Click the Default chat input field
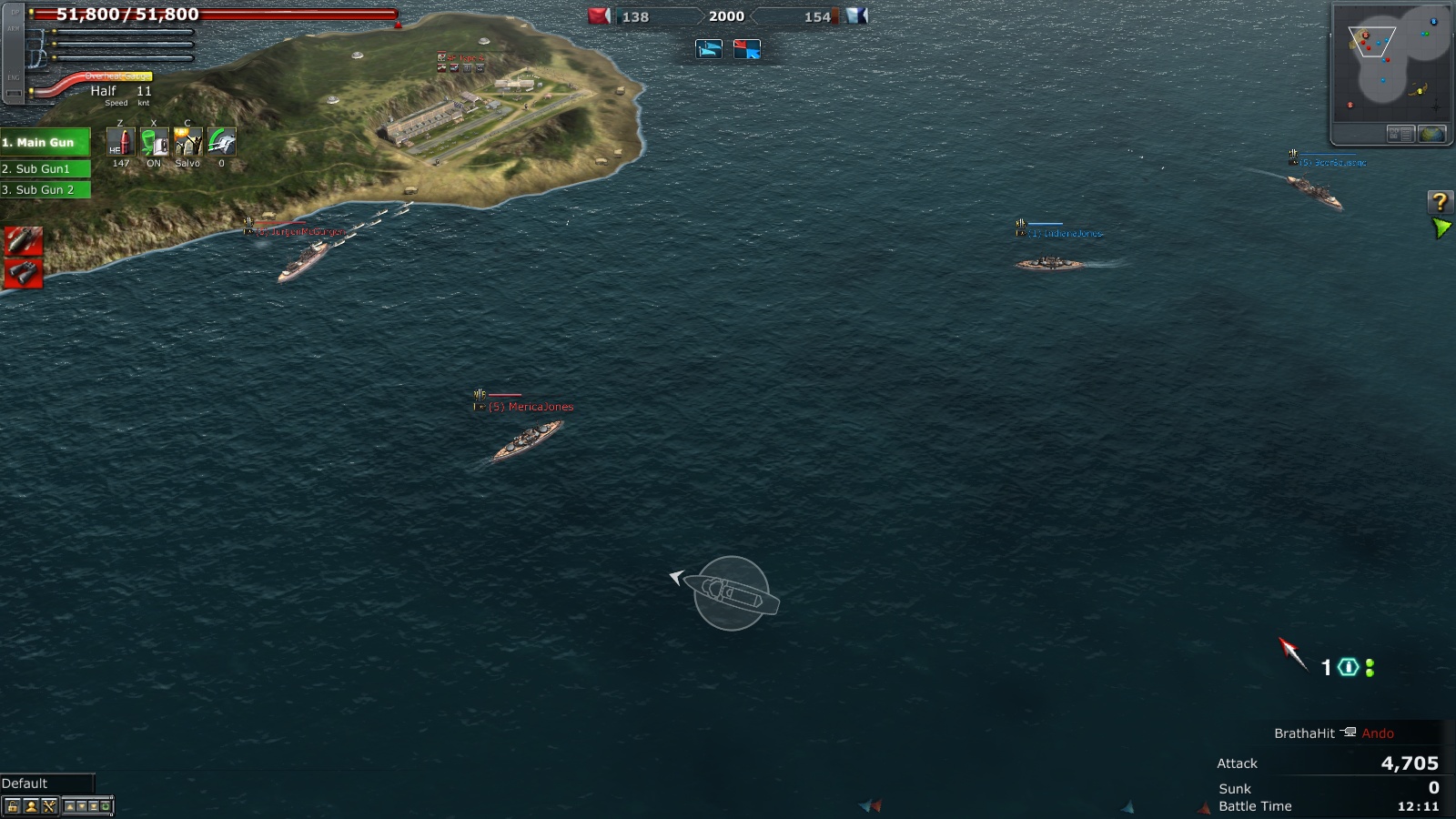The width and height of the screenshot is (1456, 819). (50, 783)
